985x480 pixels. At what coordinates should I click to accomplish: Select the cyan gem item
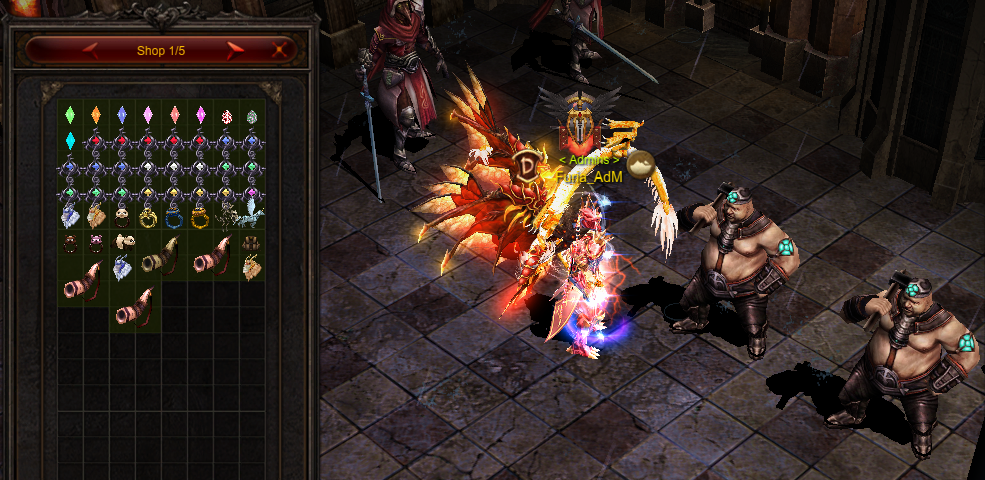click(70, 140)
